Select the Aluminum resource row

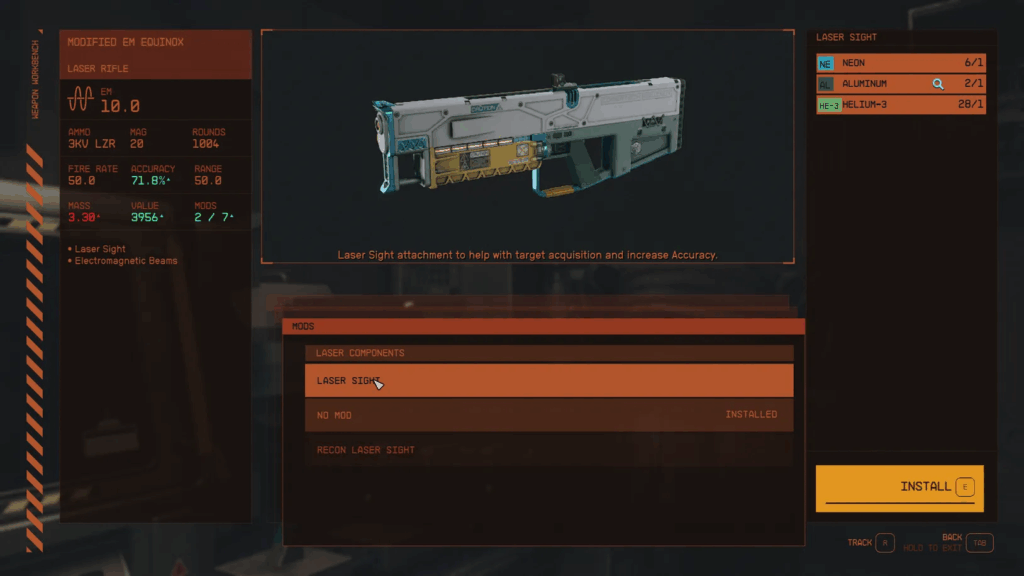click(900, 84)
